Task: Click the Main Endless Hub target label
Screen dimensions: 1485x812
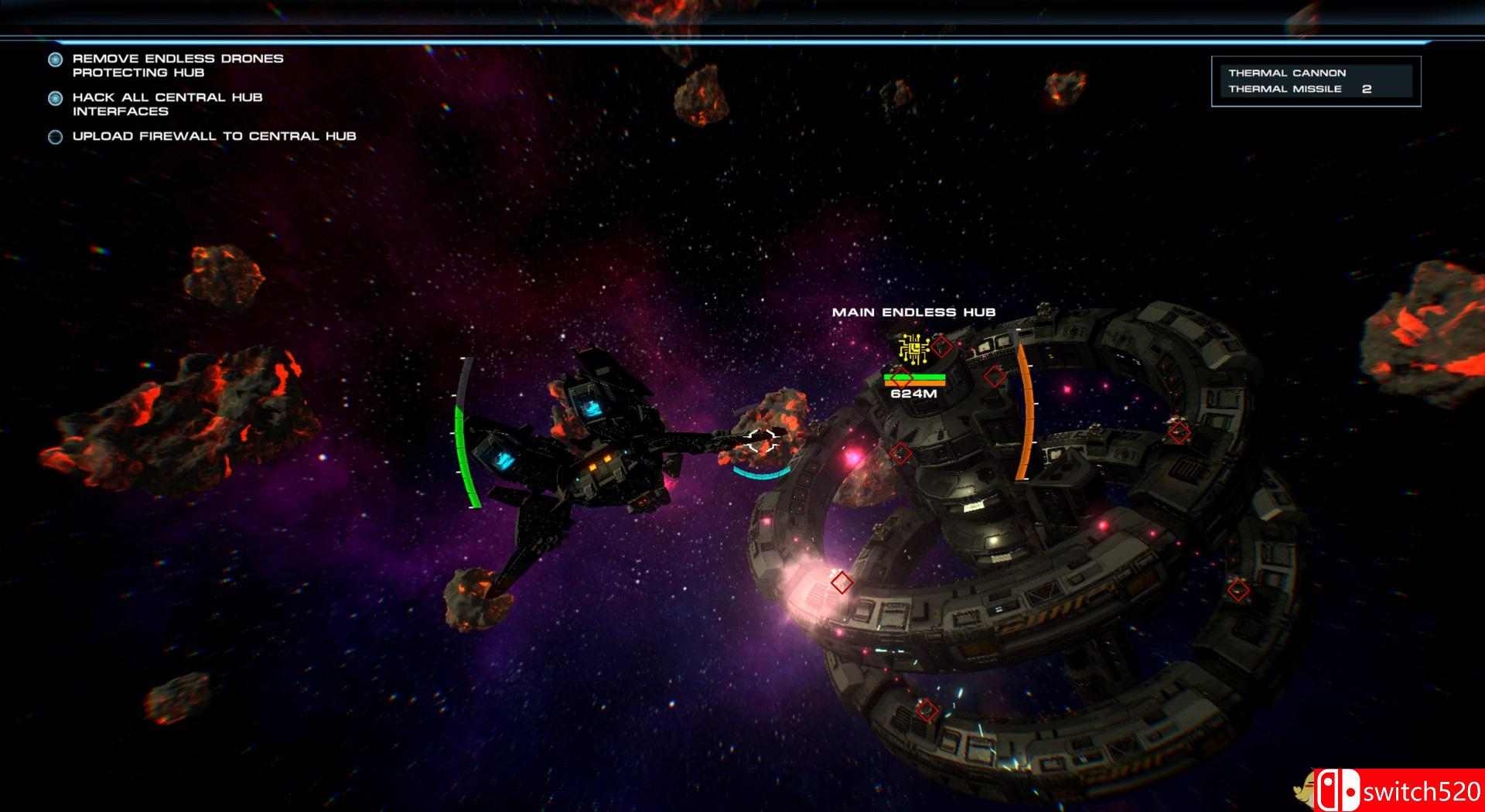Action: click(913, 312)
